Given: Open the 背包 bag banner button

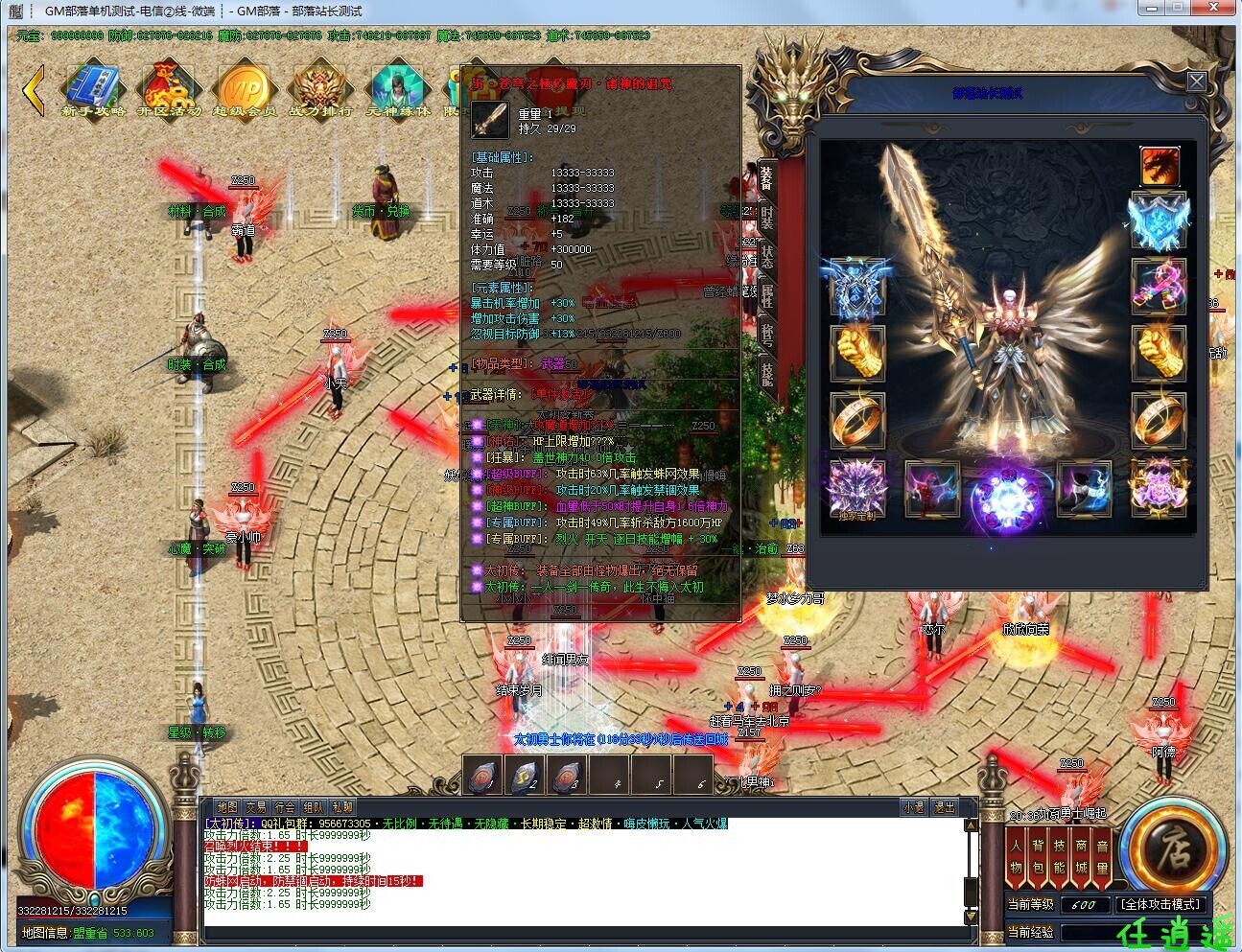Looking at the screenshot, I should [1038, 858].
